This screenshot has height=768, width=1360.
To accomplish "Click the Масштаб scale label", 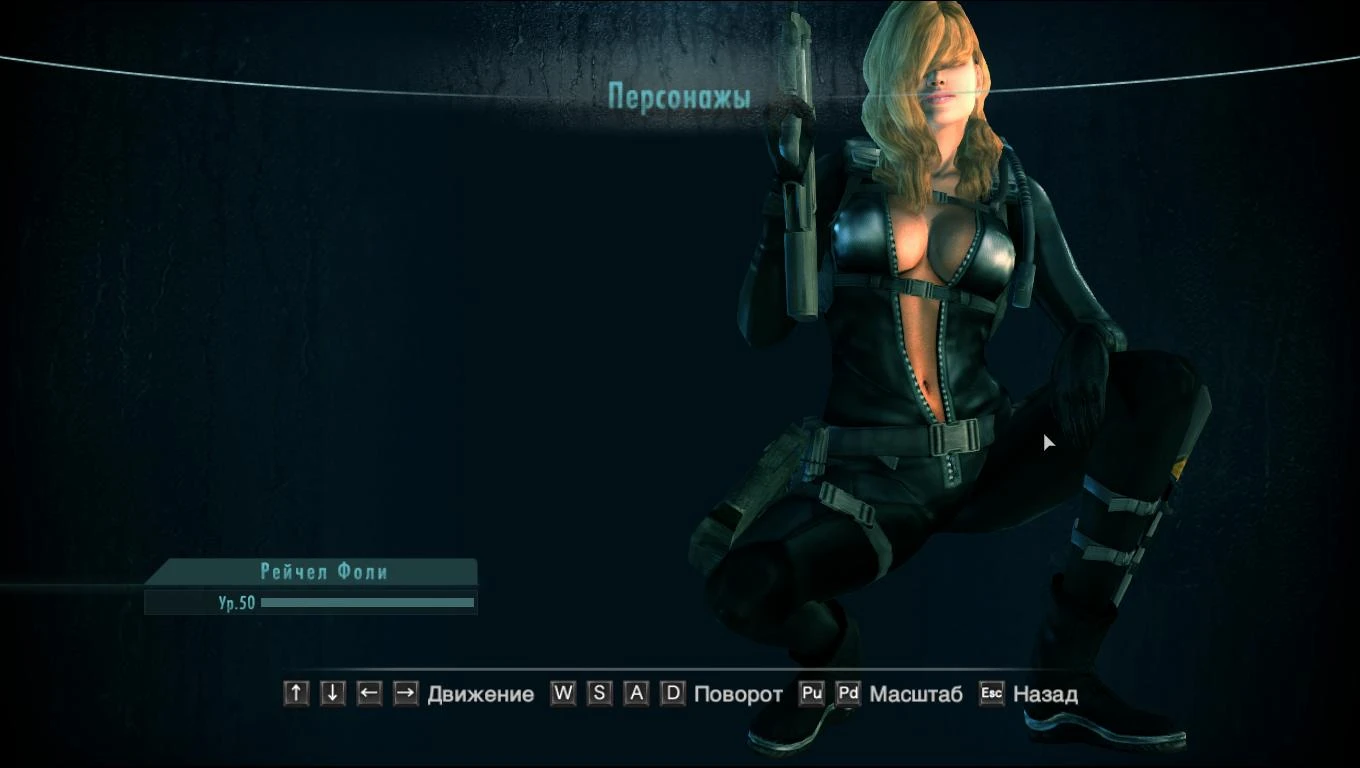I will [x=916, y=693].
